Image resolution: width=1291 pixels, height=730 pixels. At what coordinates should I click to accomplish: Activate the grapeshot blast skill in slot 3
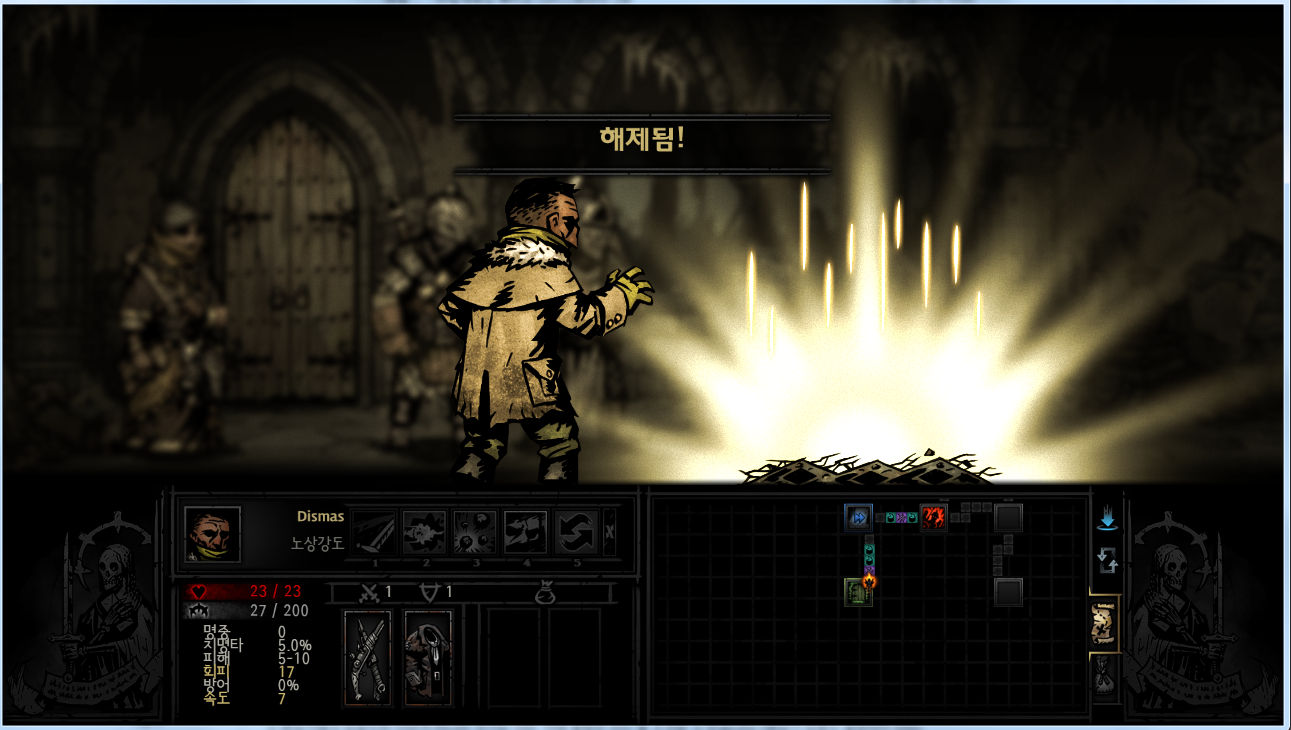[x=475, y=533]
